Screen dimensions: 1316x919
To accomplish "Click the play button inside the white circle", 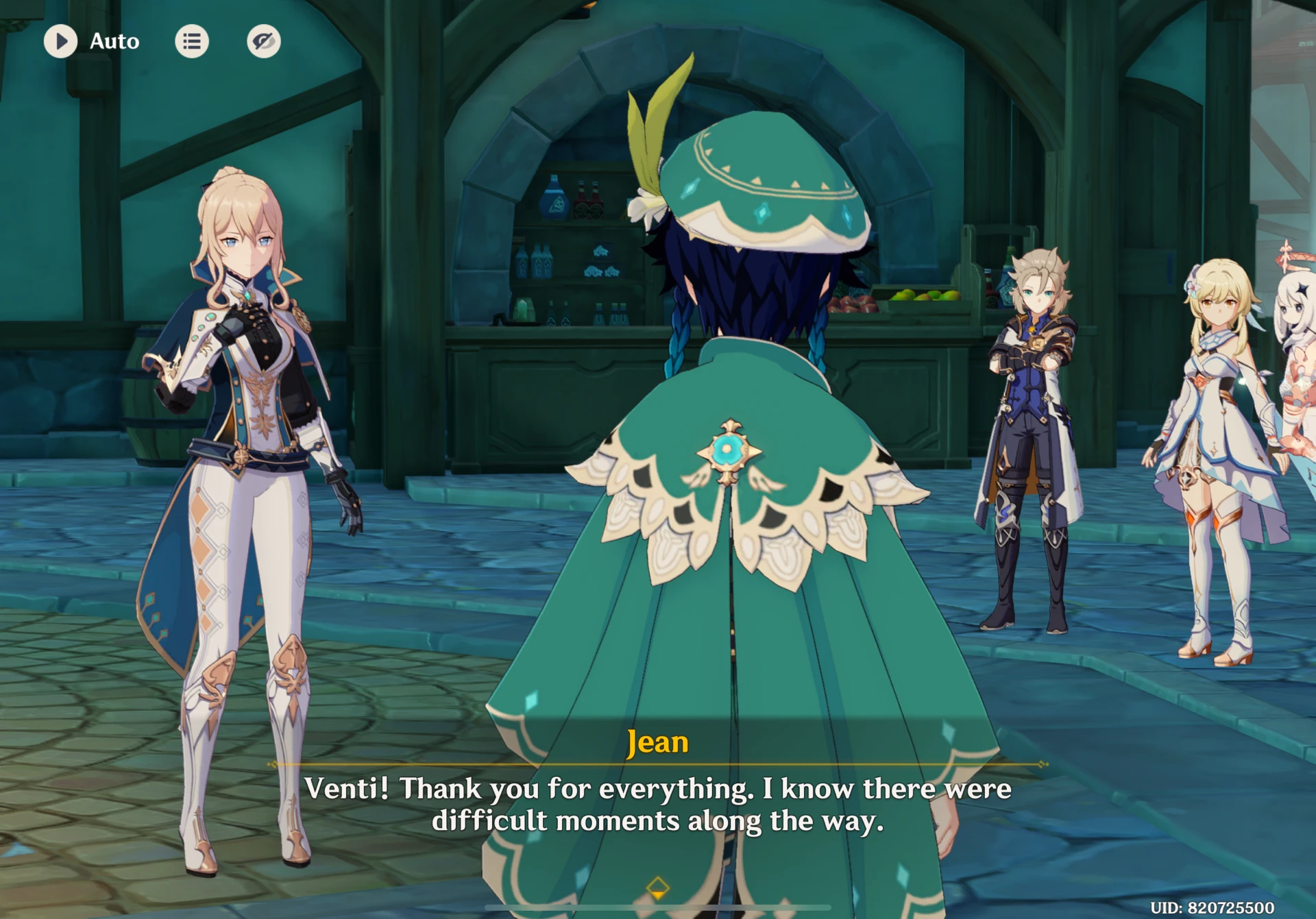I will point(61,41).
